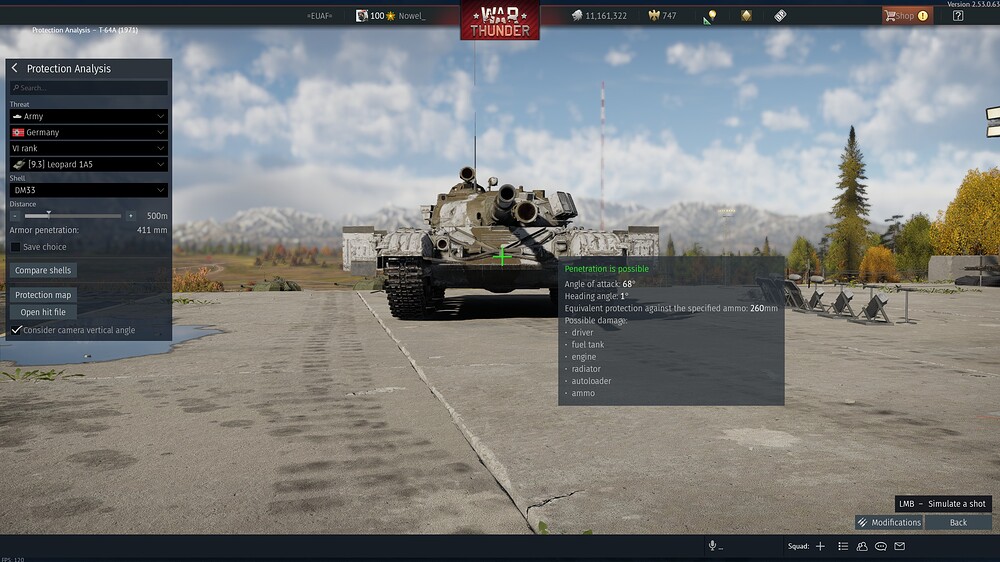Choose a different shell from DM33 dropdown
This screenshot has width=1000, height=562.
pyautogui.click(x=89, y=190)
